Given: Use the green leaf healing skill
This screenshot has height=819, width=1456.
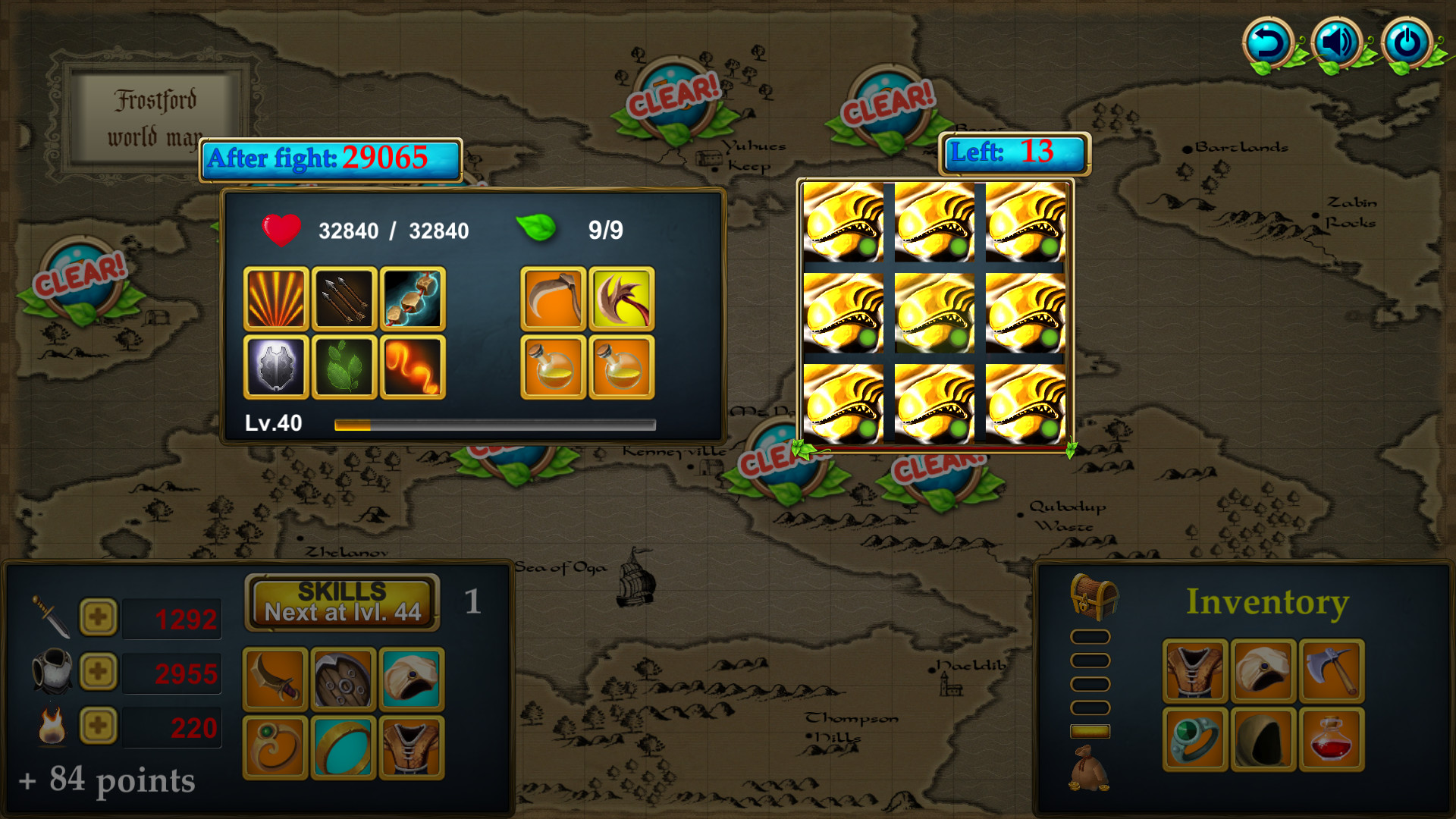Looking at the screenshot, I should [x=343, y=368].
